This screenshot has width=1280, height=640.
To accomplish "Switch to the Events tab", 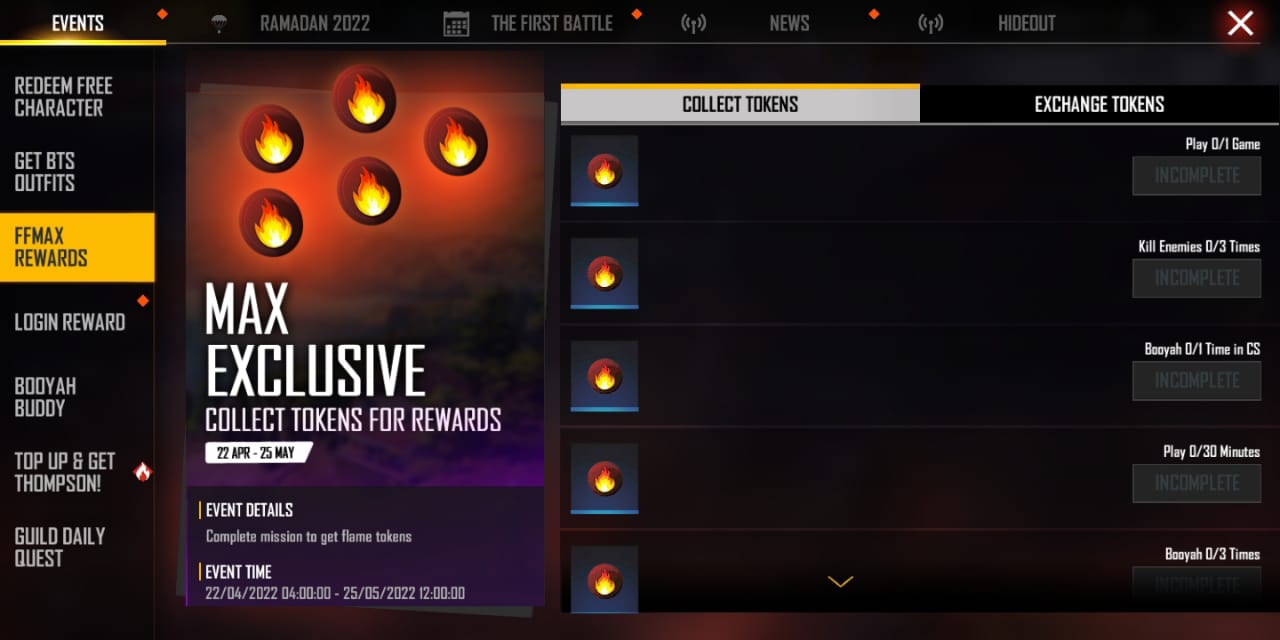I will pos(78,23).
